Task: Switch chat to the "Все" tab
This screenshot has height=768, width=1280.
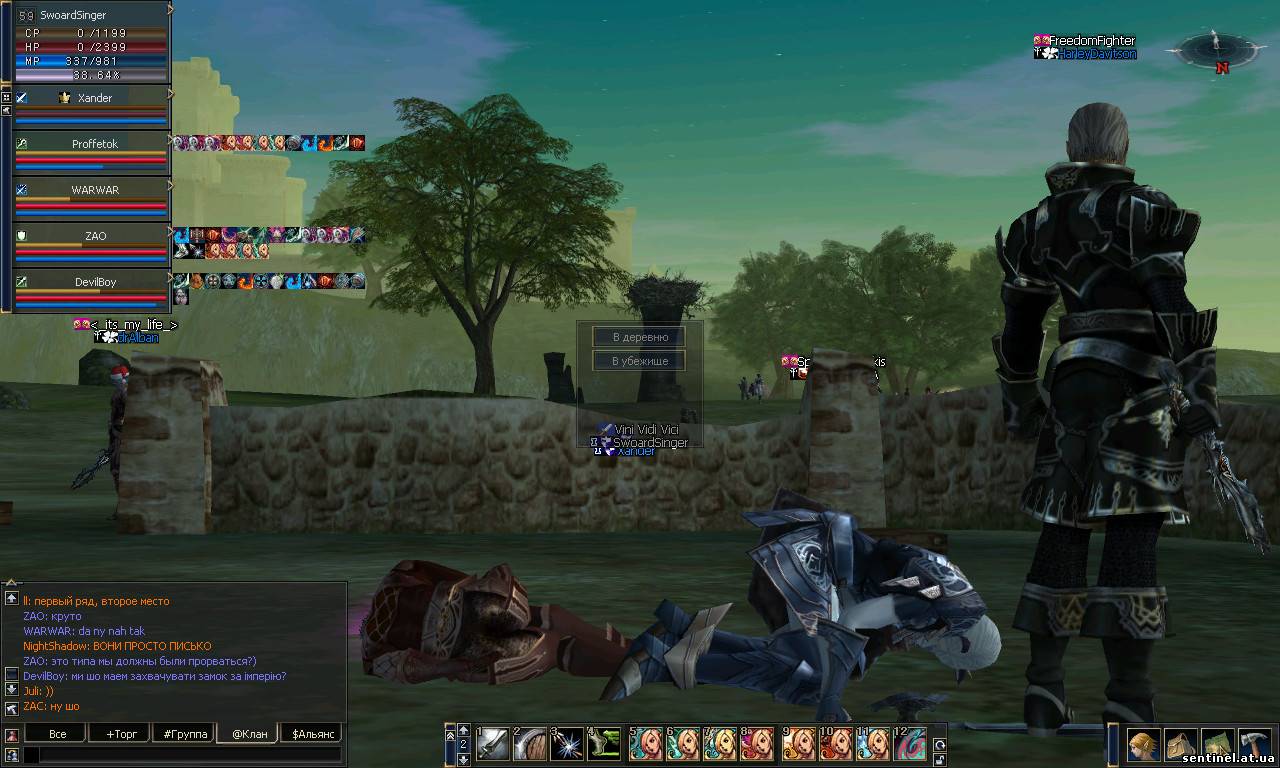Action: tap(57, 734)
